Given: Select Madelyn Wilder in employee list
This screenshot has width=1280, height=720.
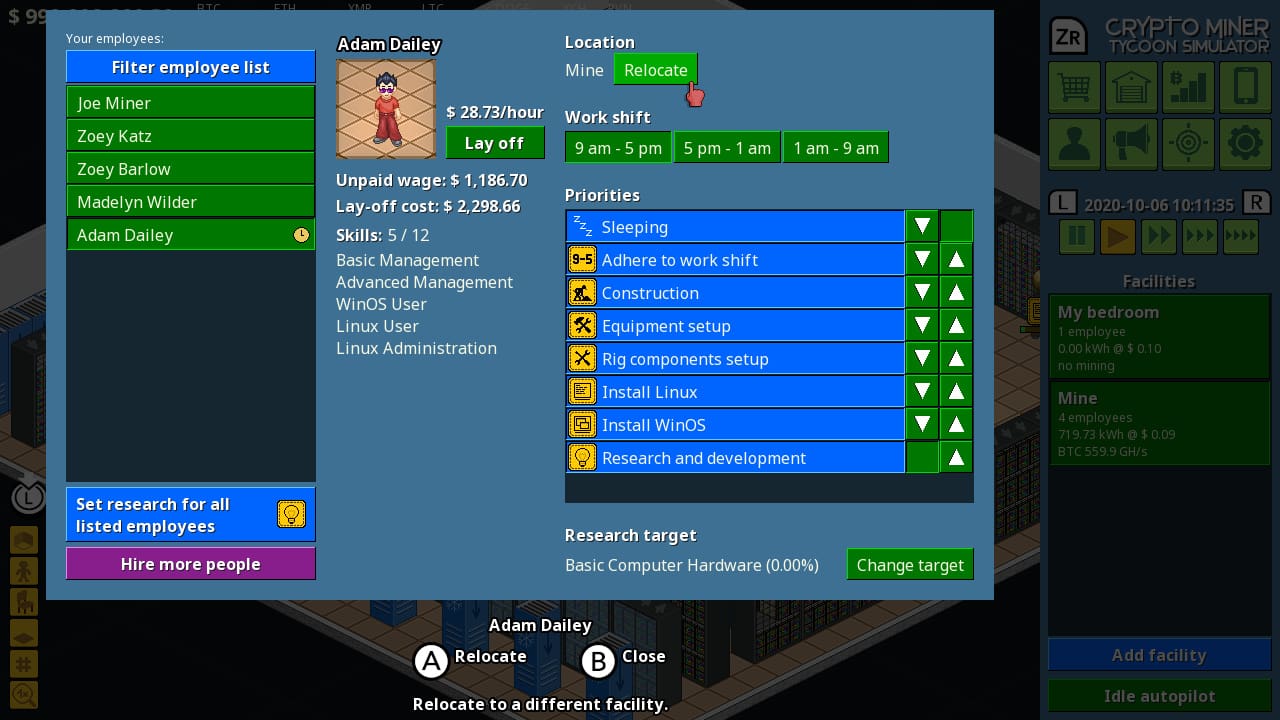Looking at the screenshot, I should tap(191, 201).
